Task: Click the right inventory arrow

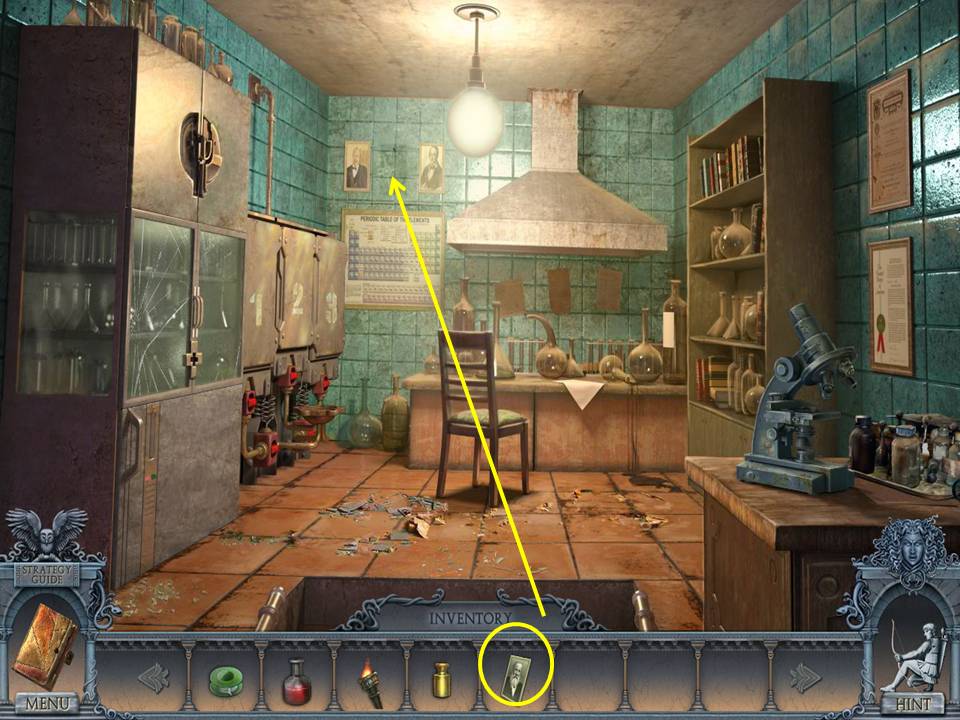Action: point(805,678)
